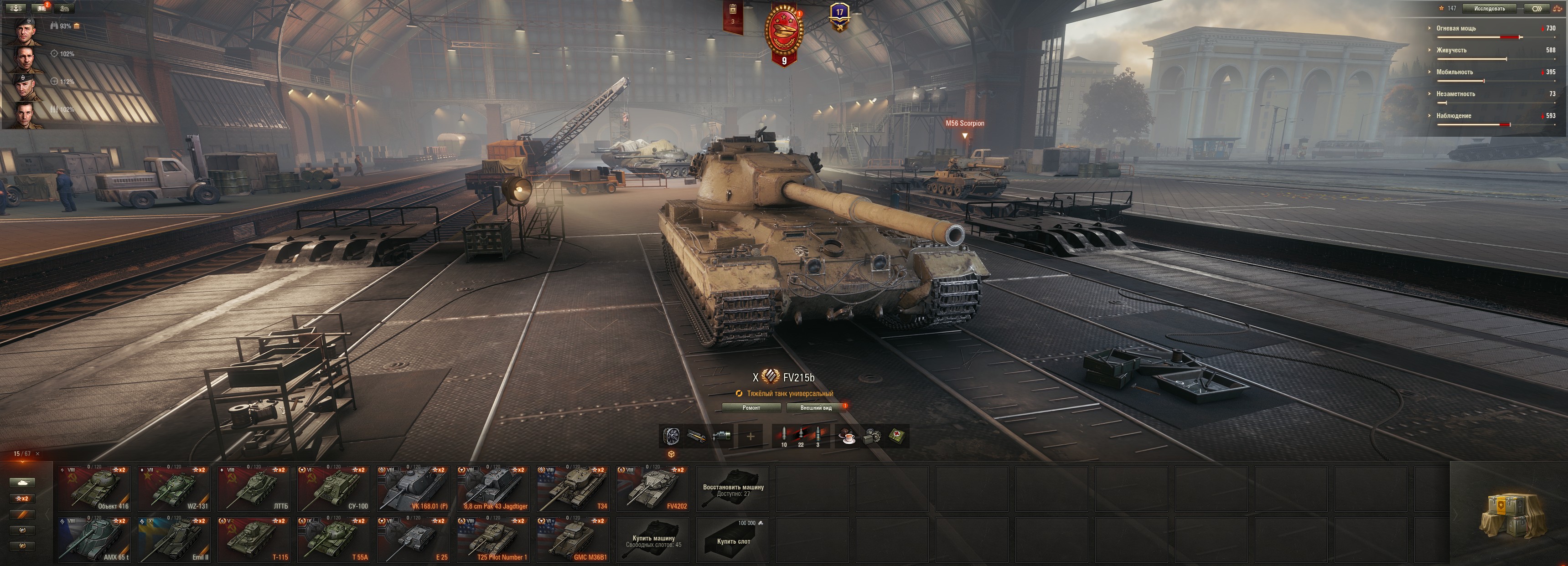Buy a garage slot with Купить слот

tap(733, 540)
